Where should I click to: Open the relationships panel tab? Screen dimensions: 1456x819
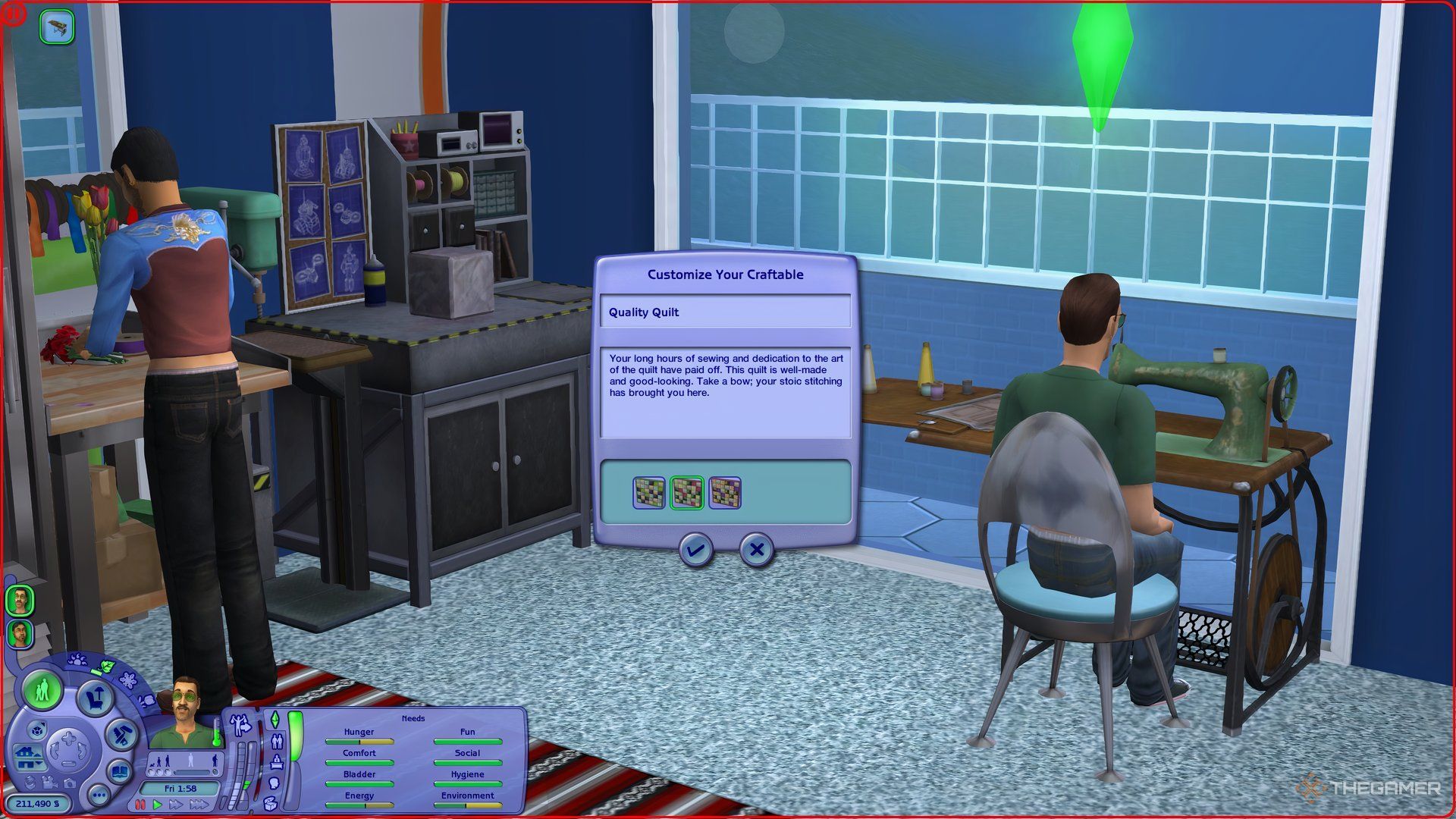[276, 741]
